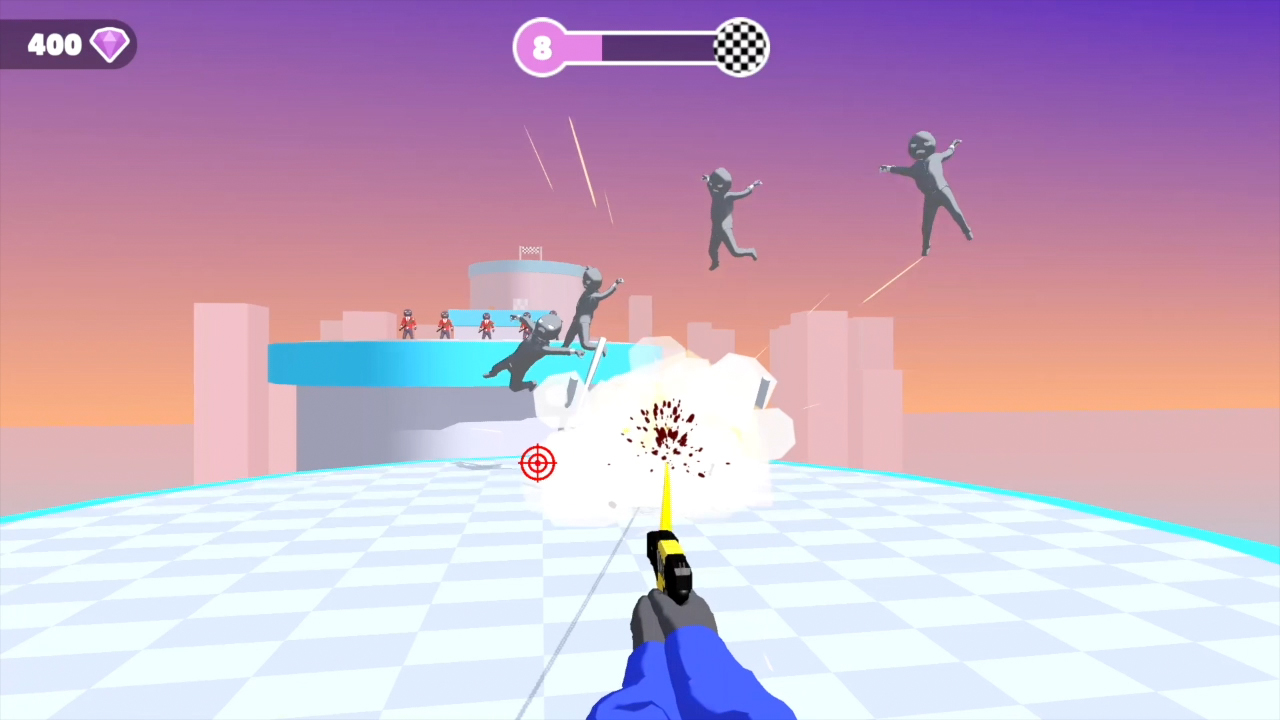
Task: Select the checkered flag icon on the progress bar
Action: 739,46
